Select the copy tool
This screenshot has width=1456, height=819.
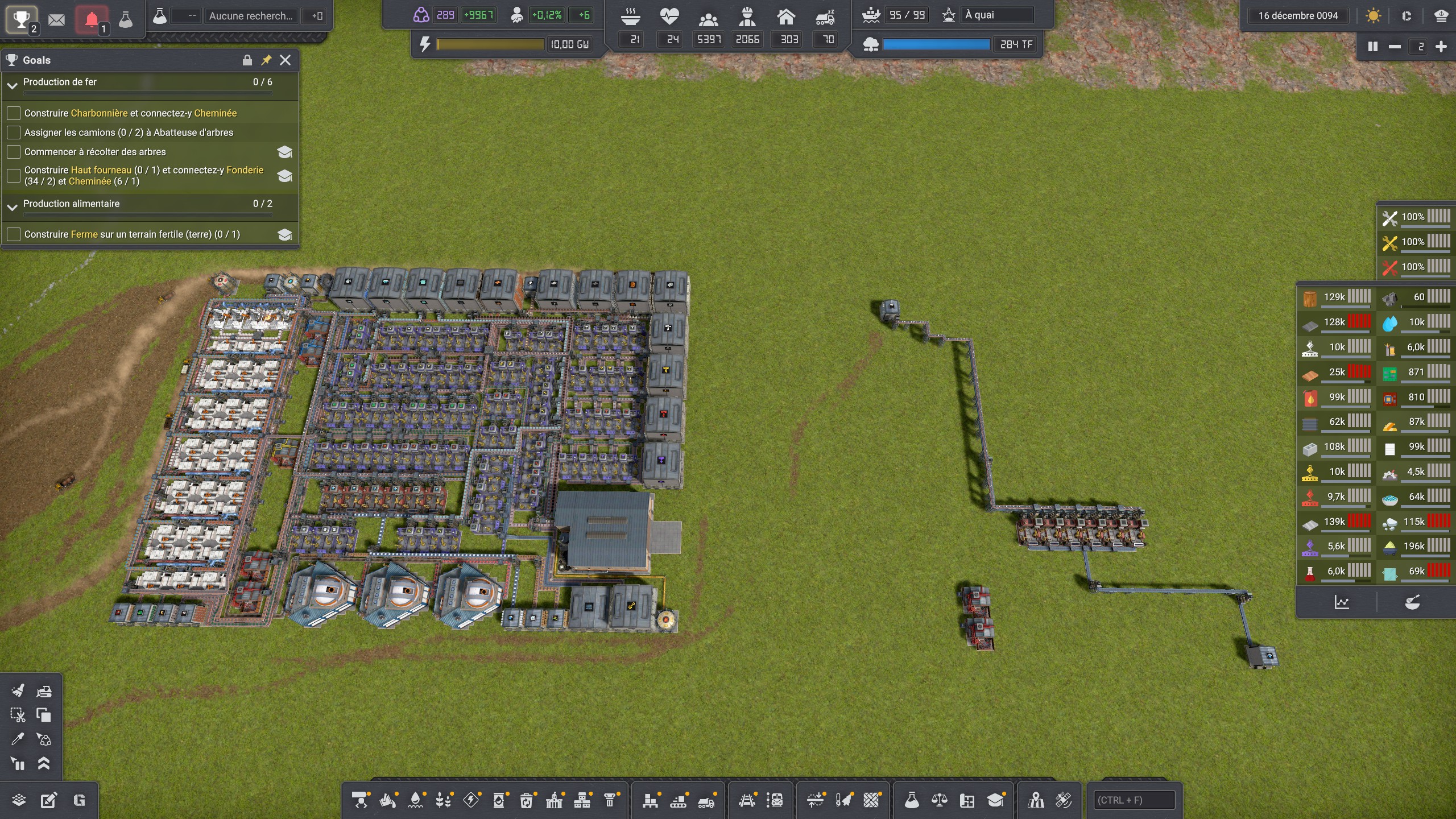(x=44, y=715)
